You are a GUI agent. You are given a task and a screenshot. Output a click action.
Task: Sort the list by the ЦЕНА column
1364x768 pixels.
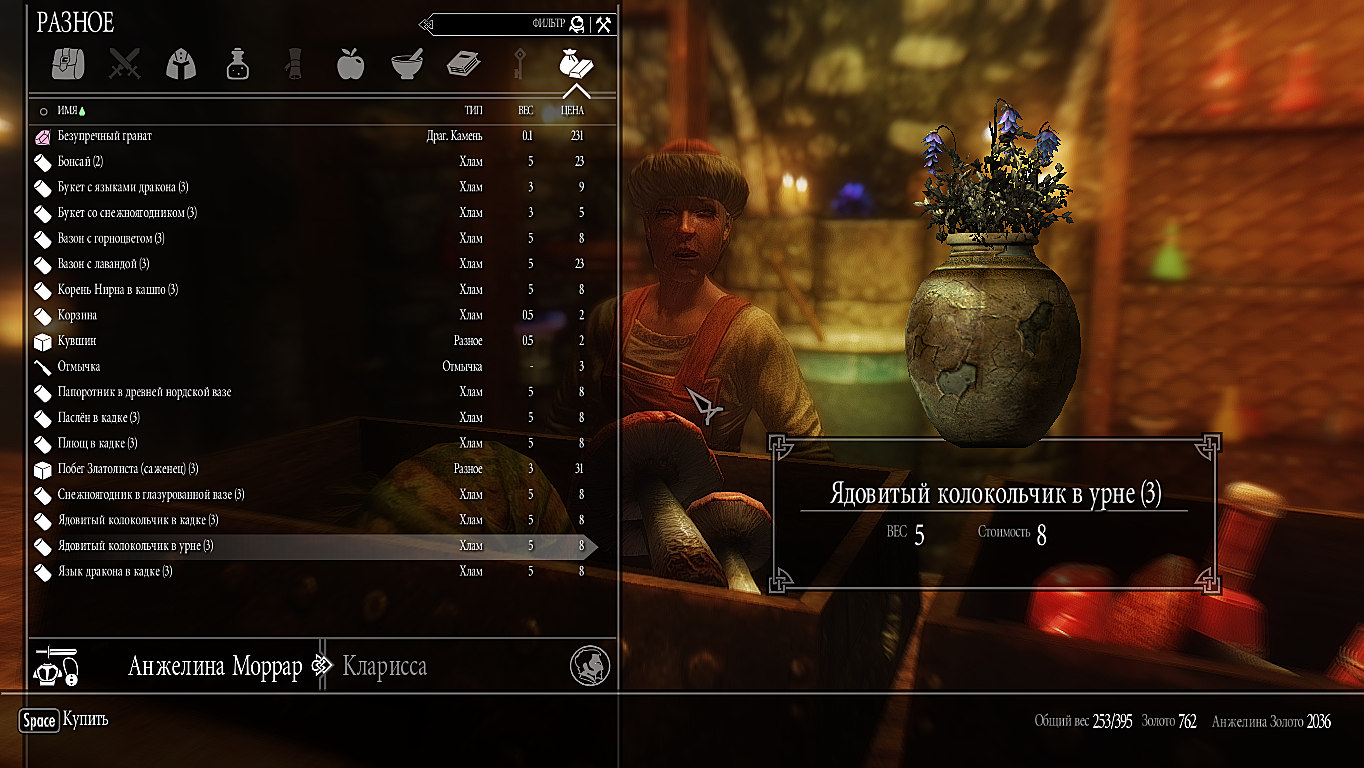point(572,111)
